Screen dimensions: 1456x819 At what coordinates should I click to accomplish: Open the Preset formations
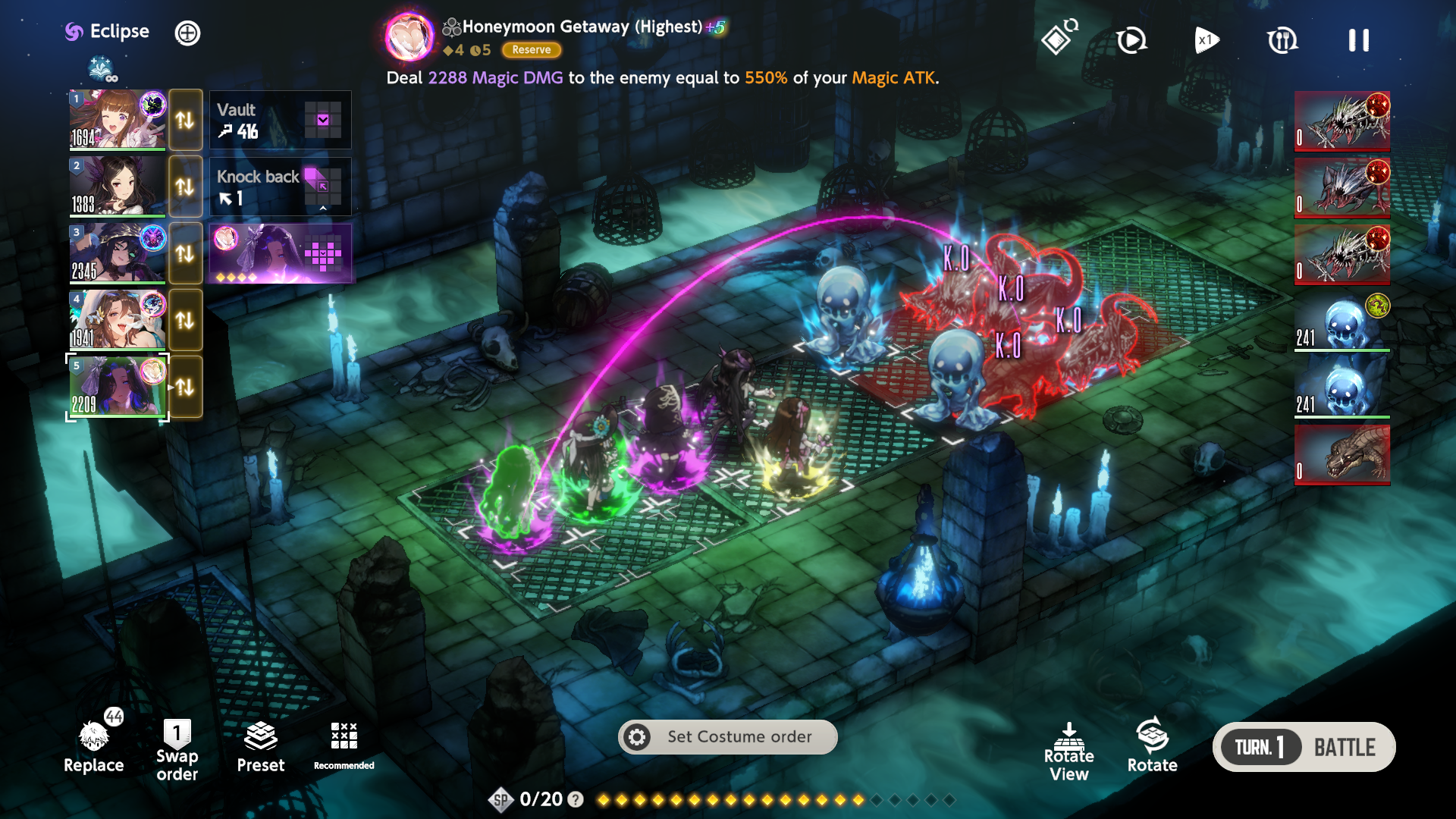click(x=260, y=747)
